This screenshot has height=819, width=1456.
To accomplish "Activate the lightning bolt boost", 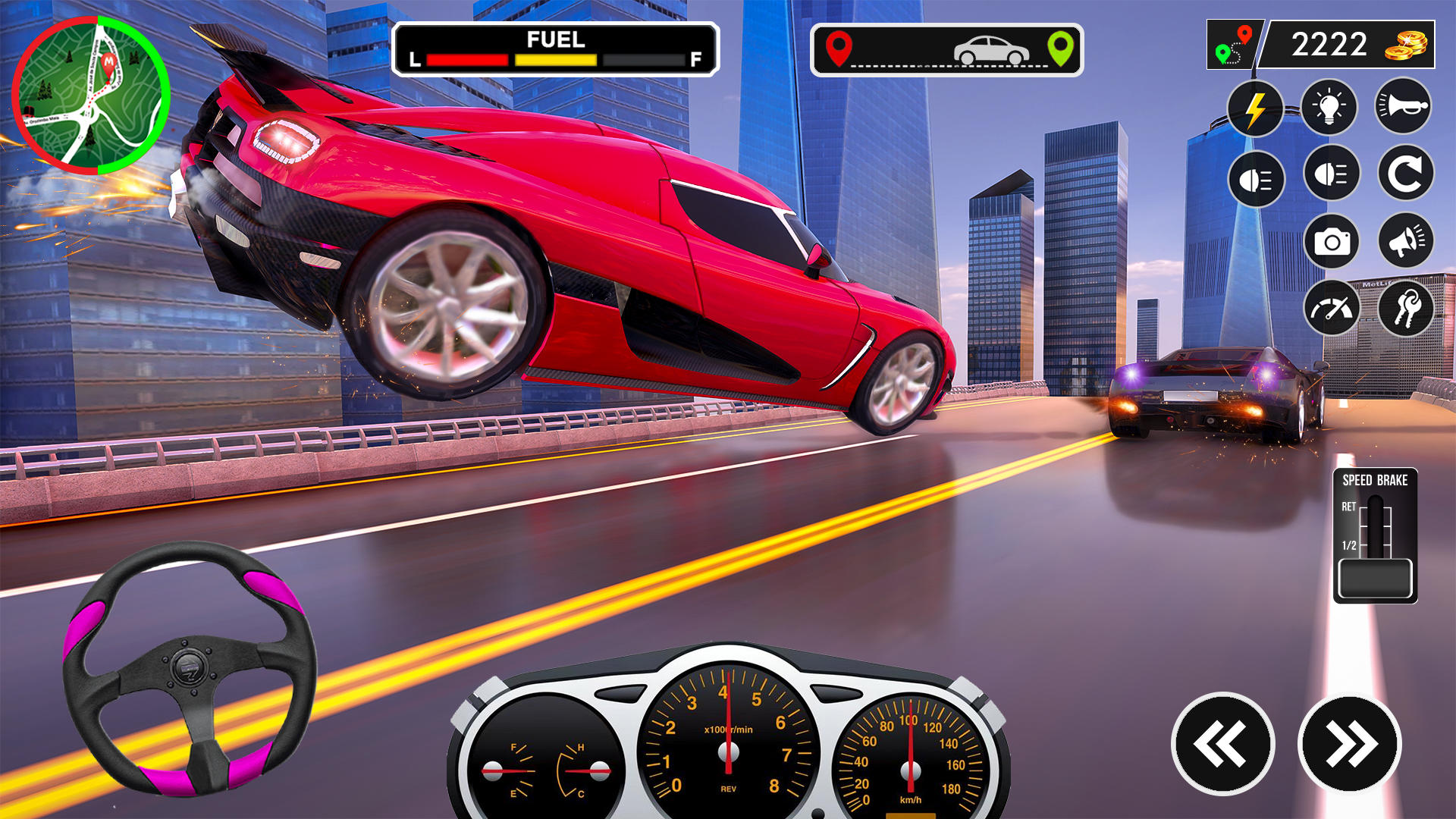I will [1255, 109].
